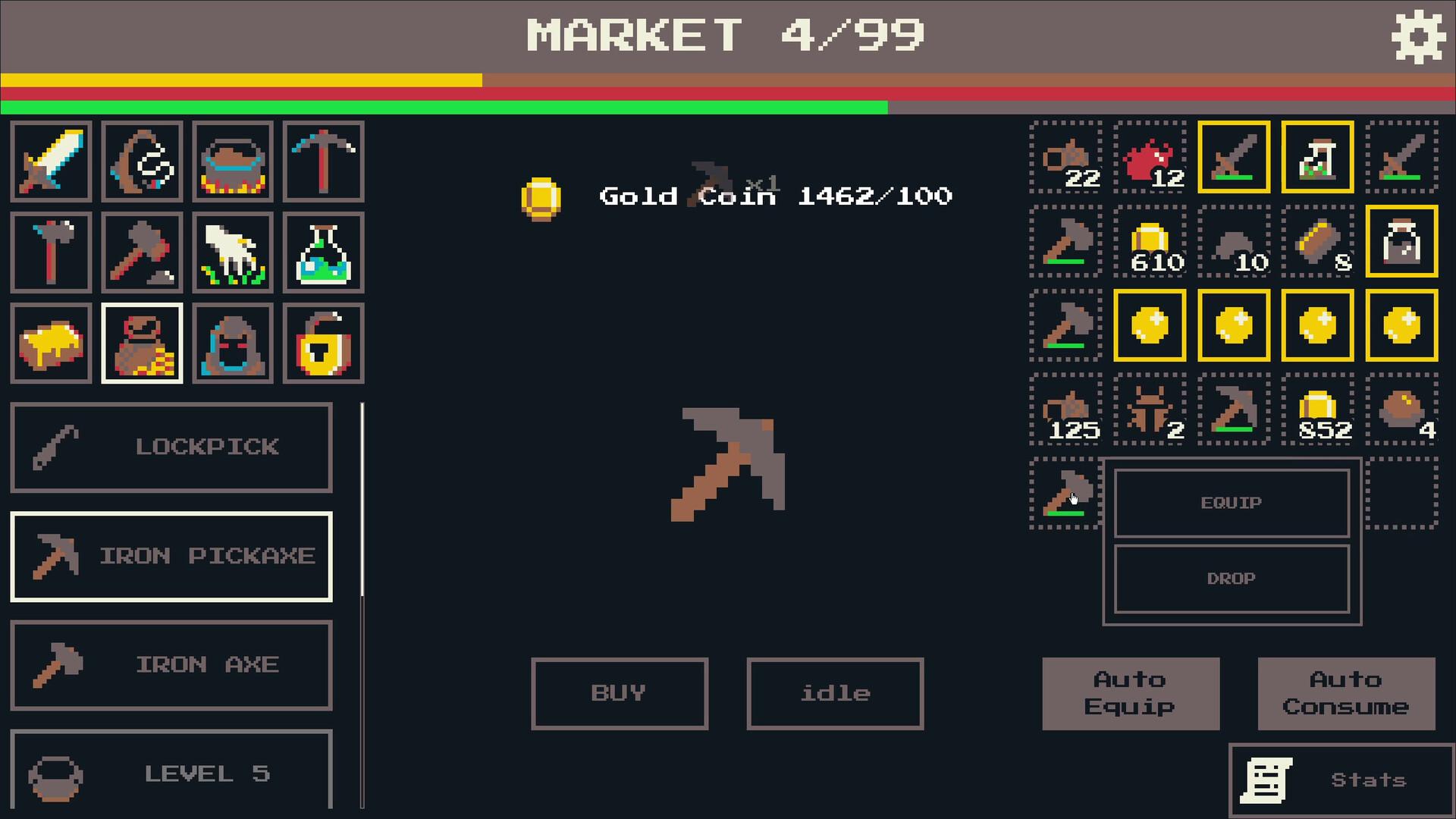Select the cauldron category icon
Viewport: 1456px width, 819px height.
(x=233, y=162)
